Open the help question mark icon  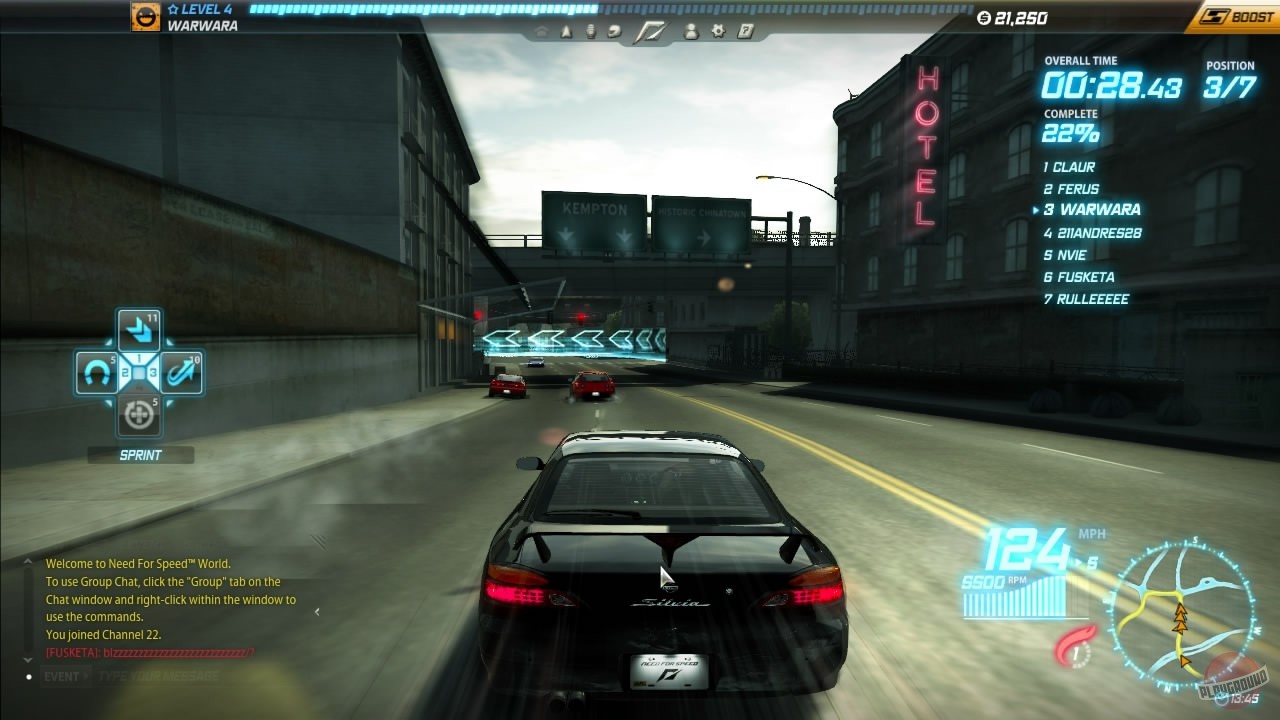pos(743,31)
